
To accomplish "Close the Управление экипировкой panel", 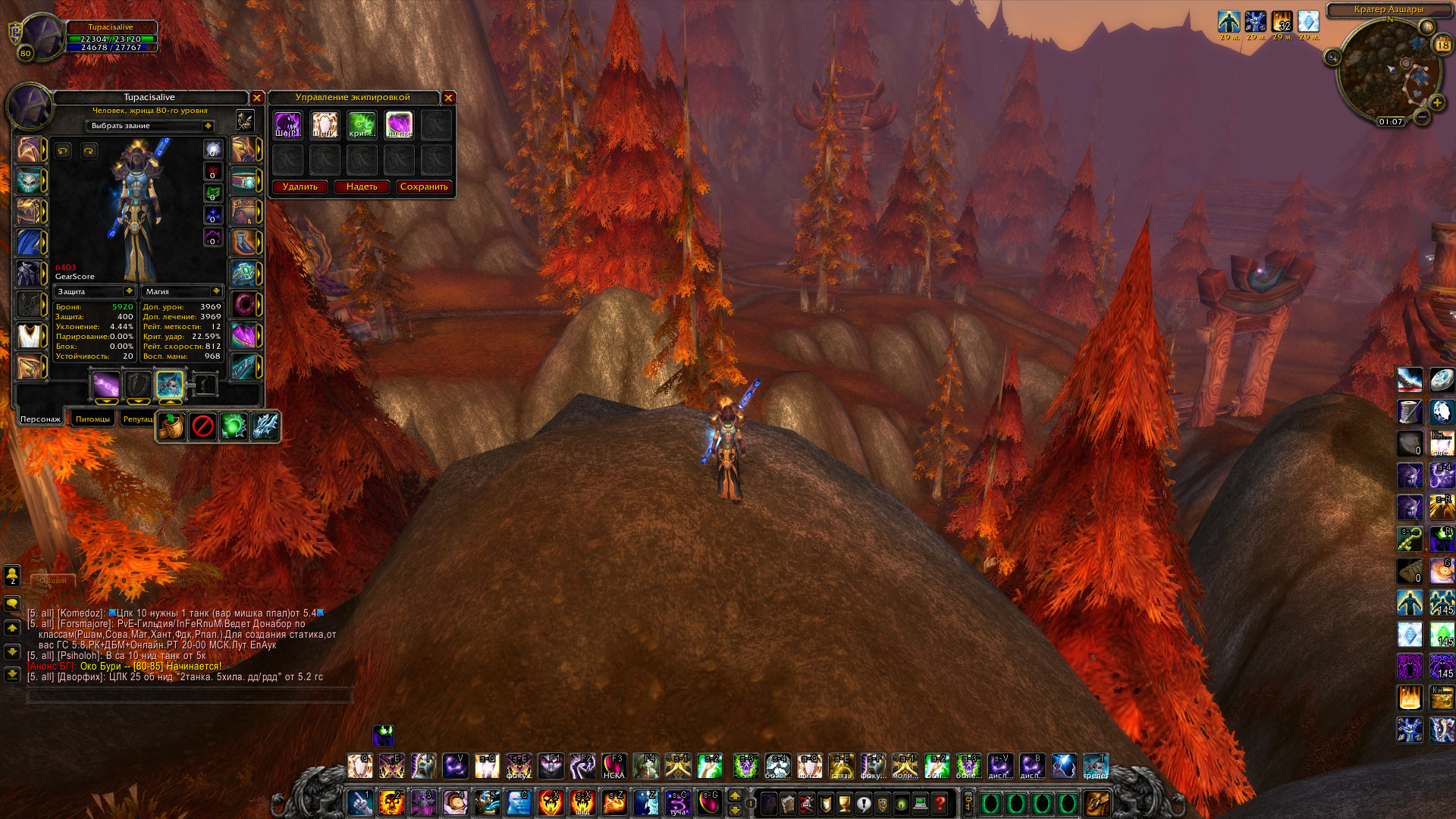I will click(448, 98).
